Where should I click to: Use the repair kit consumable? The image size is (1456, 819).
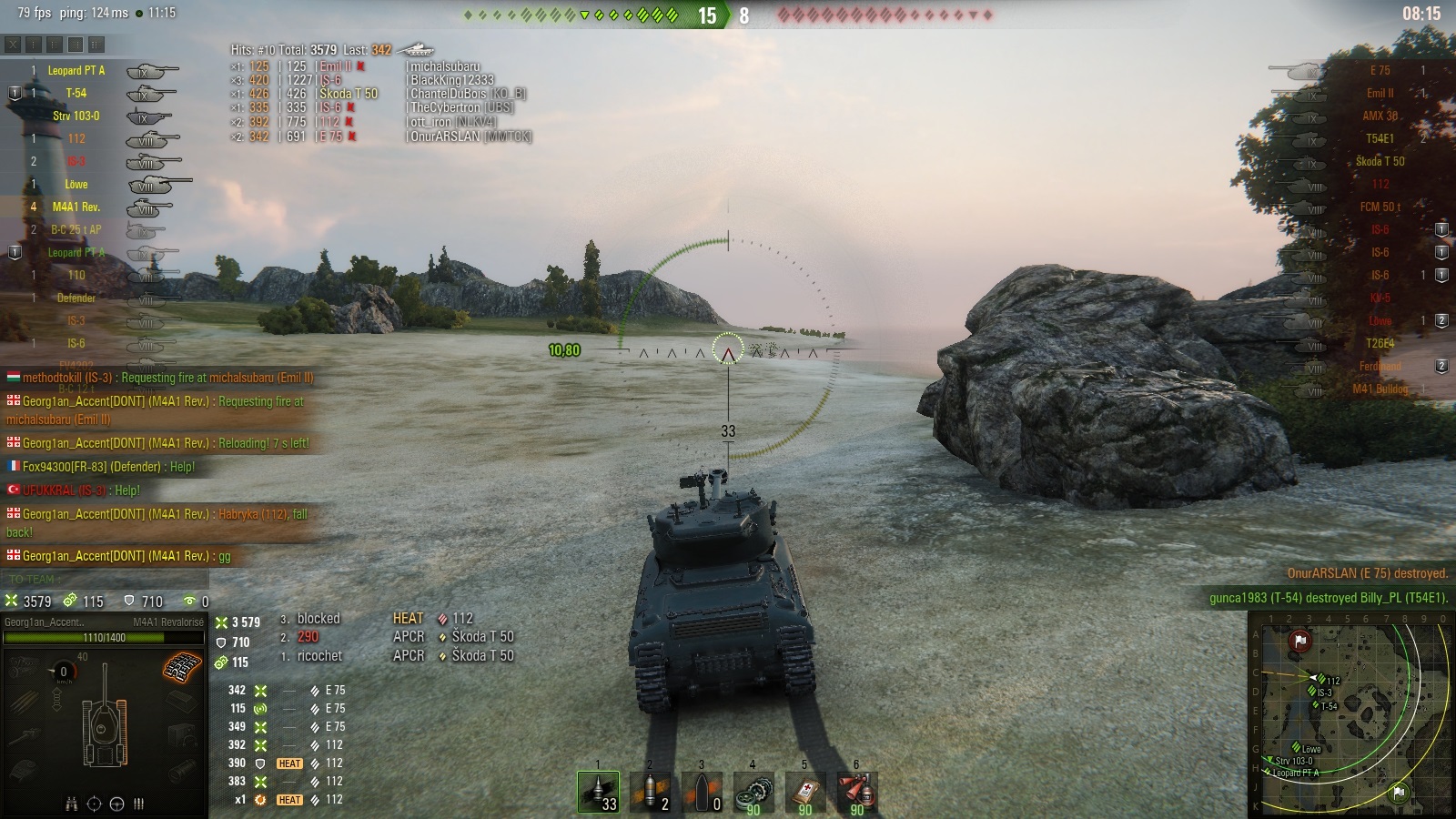click(753, 792)
